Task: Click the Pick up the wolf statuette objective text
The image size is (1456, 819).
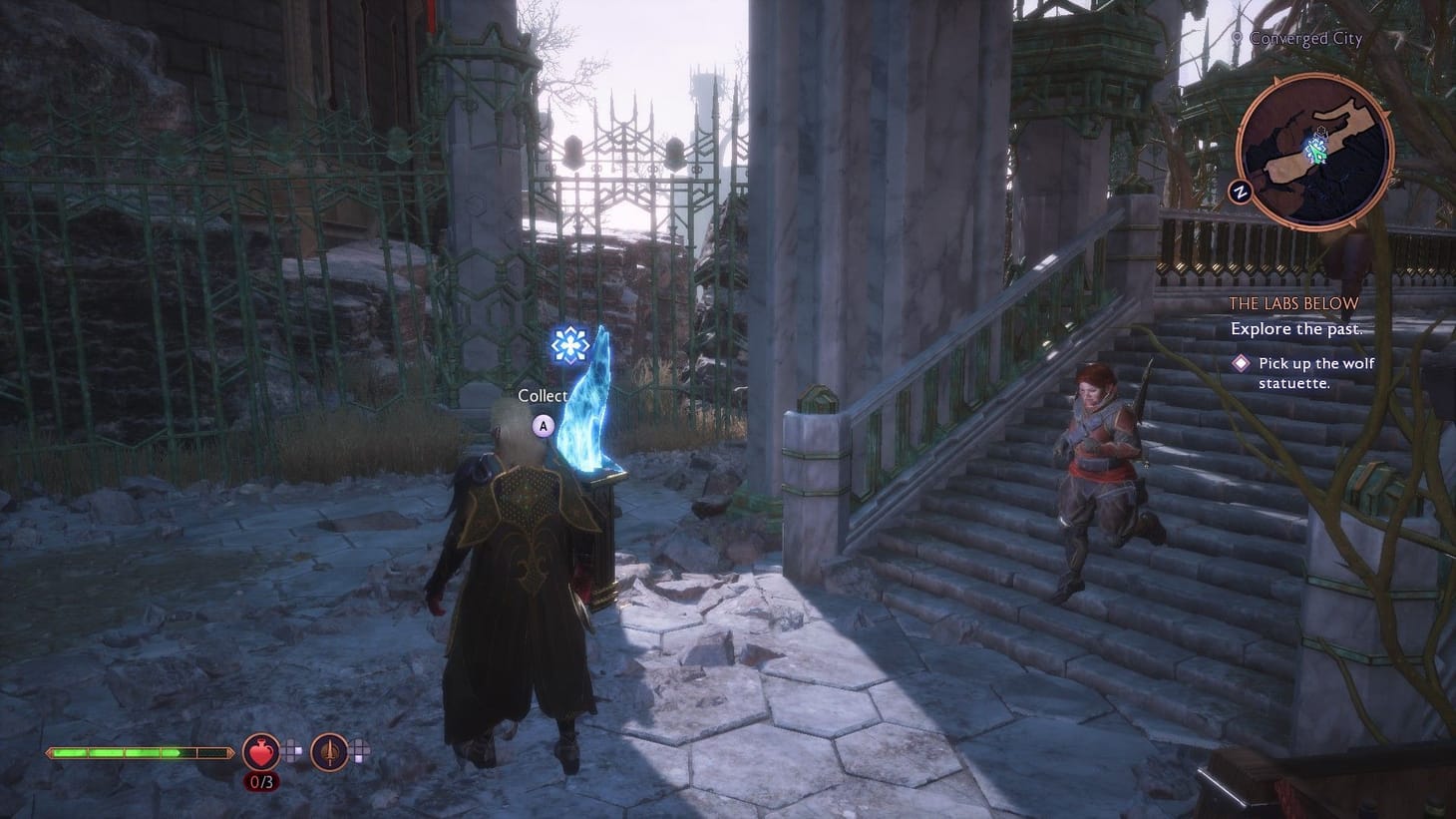Action: (1314, 372)
